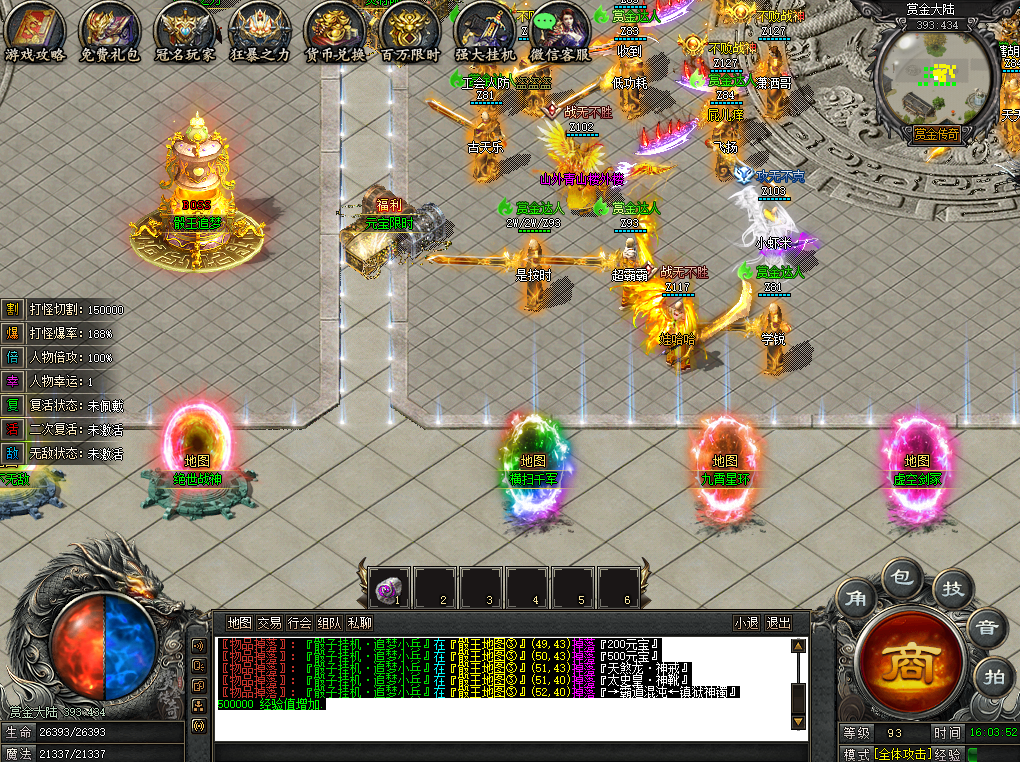The width and height of the screenshot is (1020, 762).
Task: Open the 包 bag inventory button
Action: [x=902, y=577]
